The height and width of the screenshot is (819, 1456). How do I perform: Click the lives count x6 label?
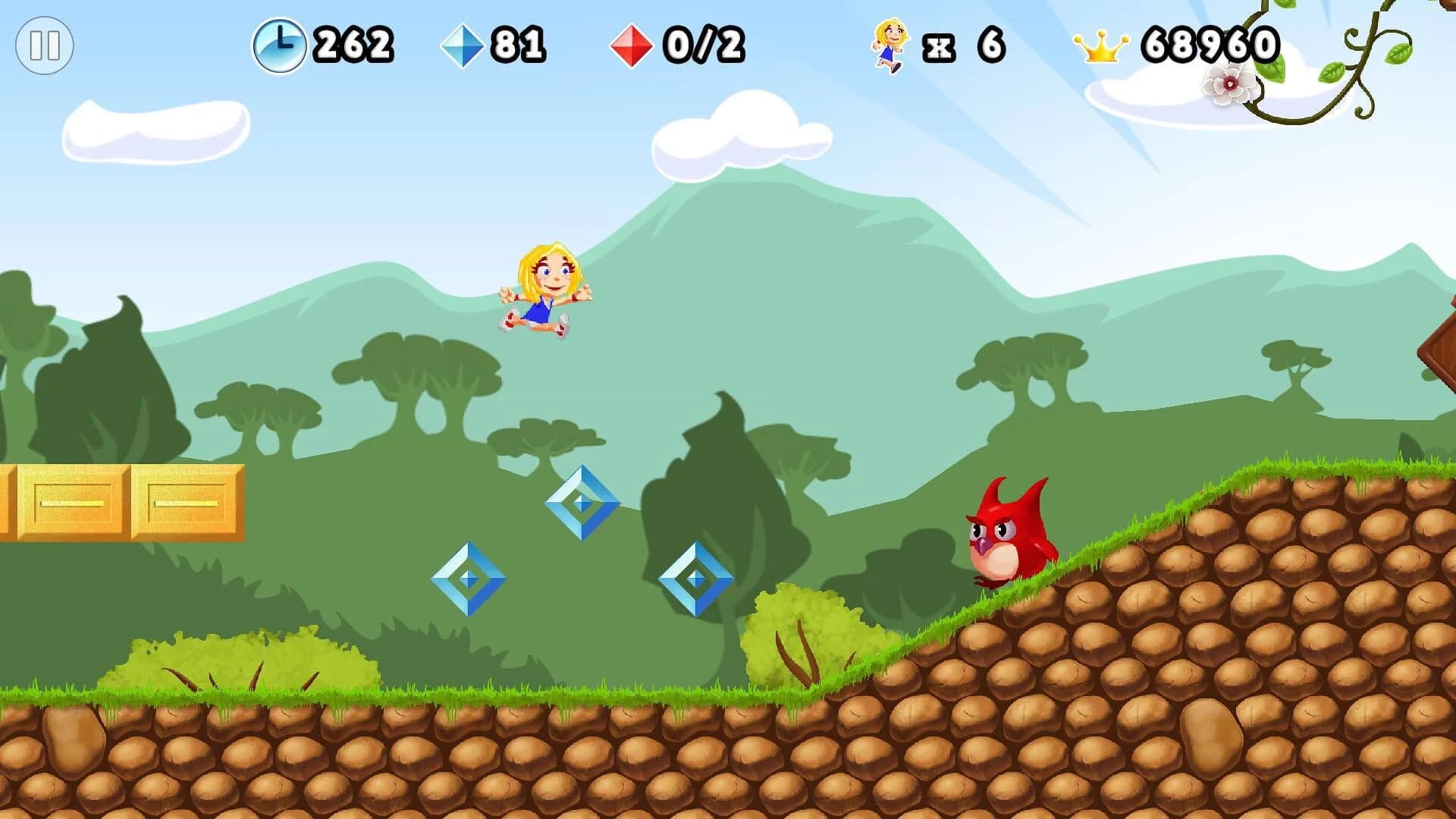(965, 45)
